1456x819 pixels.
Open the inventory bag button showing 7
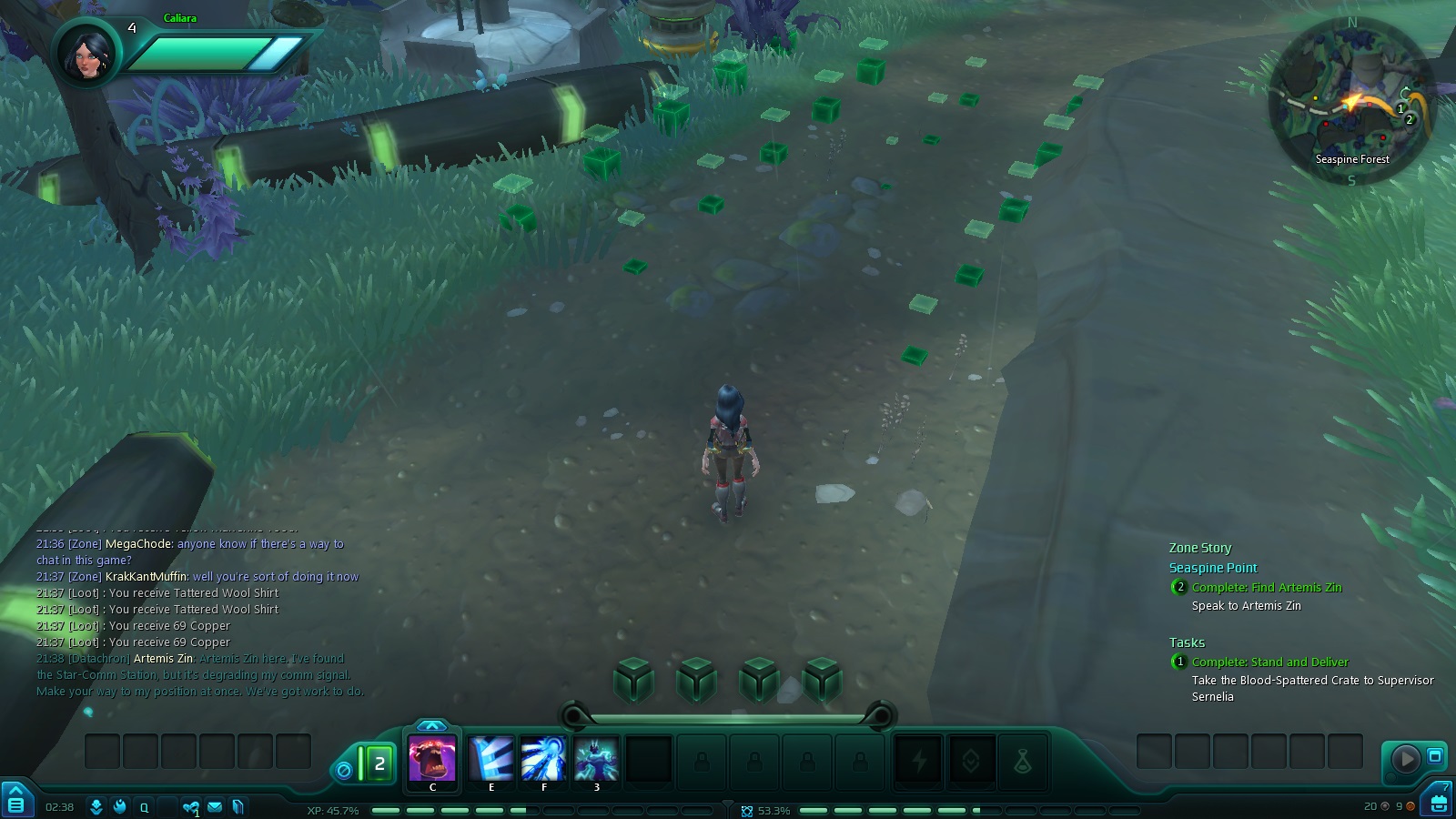[1439, 801]
